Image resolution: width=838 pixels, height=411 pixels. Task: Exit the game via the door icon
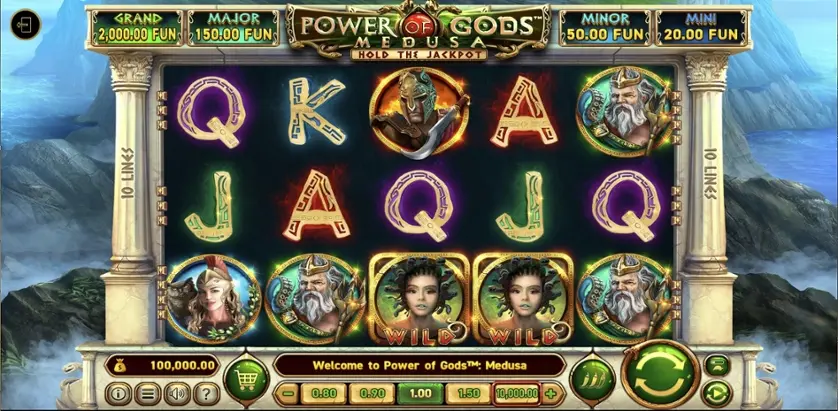point(26,25)
